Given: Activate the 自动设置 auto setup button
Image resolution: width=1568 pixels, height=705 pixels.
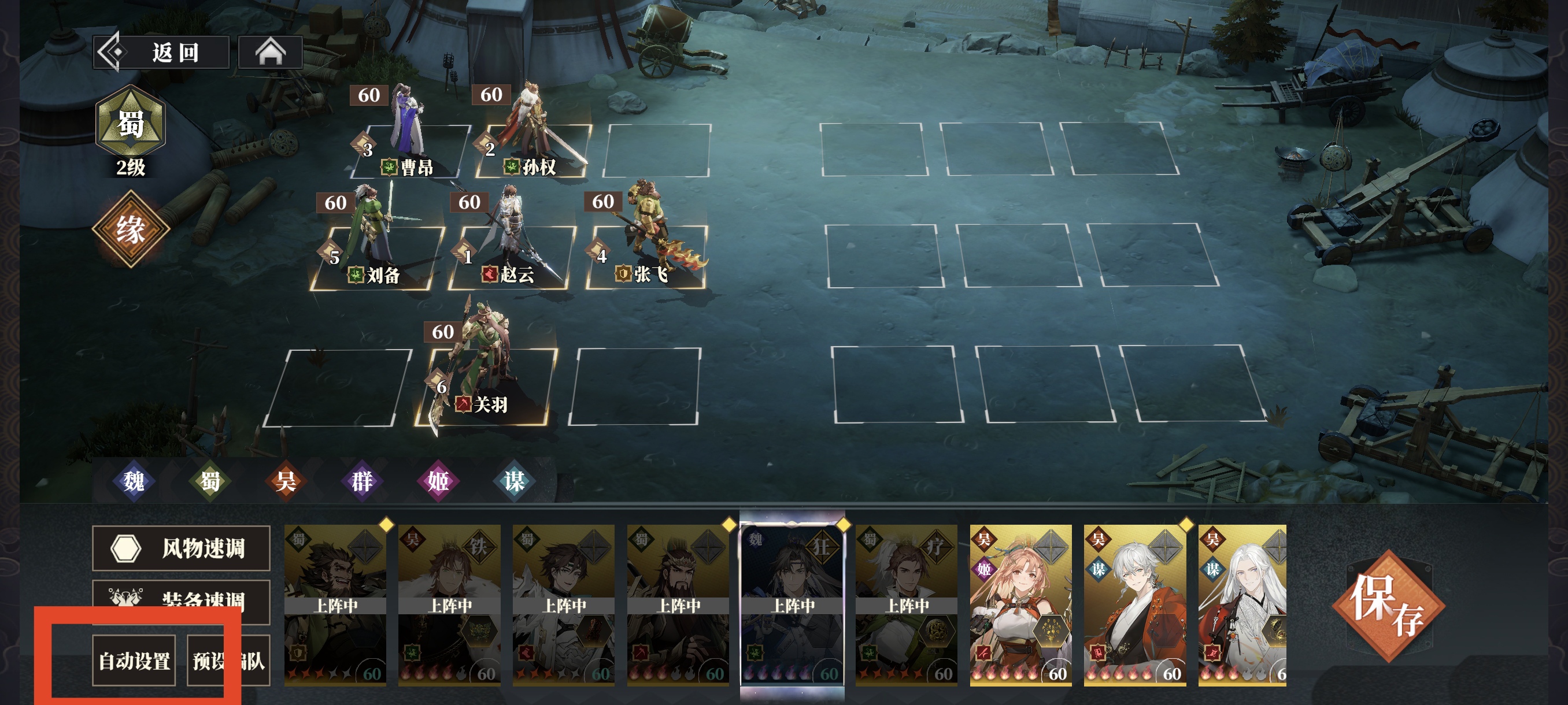Looking at the screenshot, I should (134, 661).
